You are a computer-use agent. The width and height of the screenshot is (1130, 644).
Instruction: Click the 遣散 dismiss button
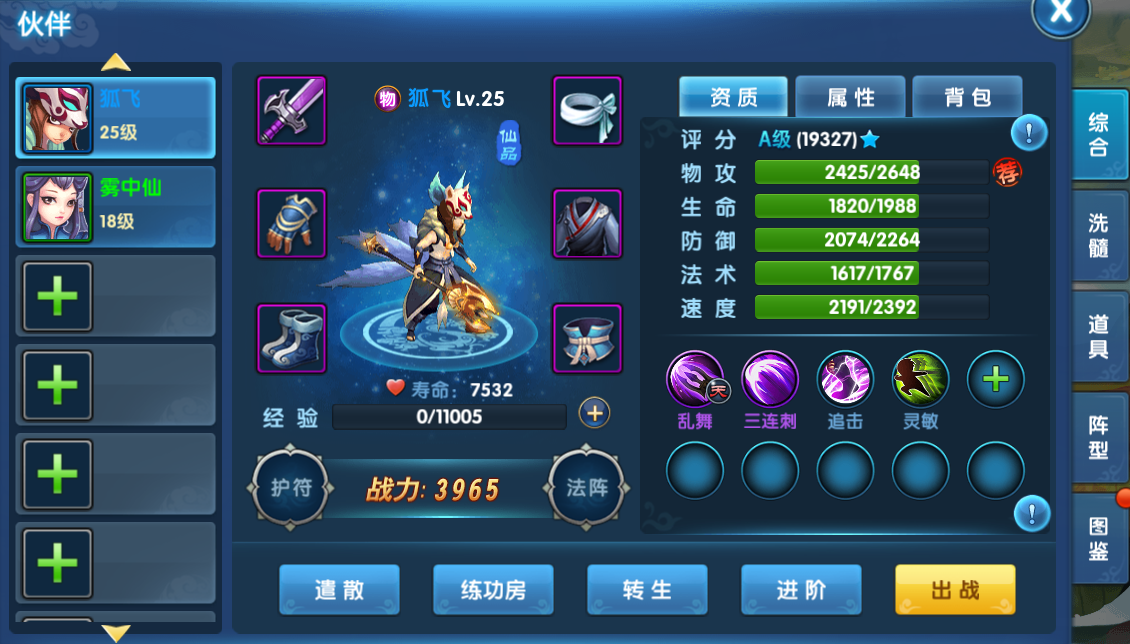tap(339, 590)
